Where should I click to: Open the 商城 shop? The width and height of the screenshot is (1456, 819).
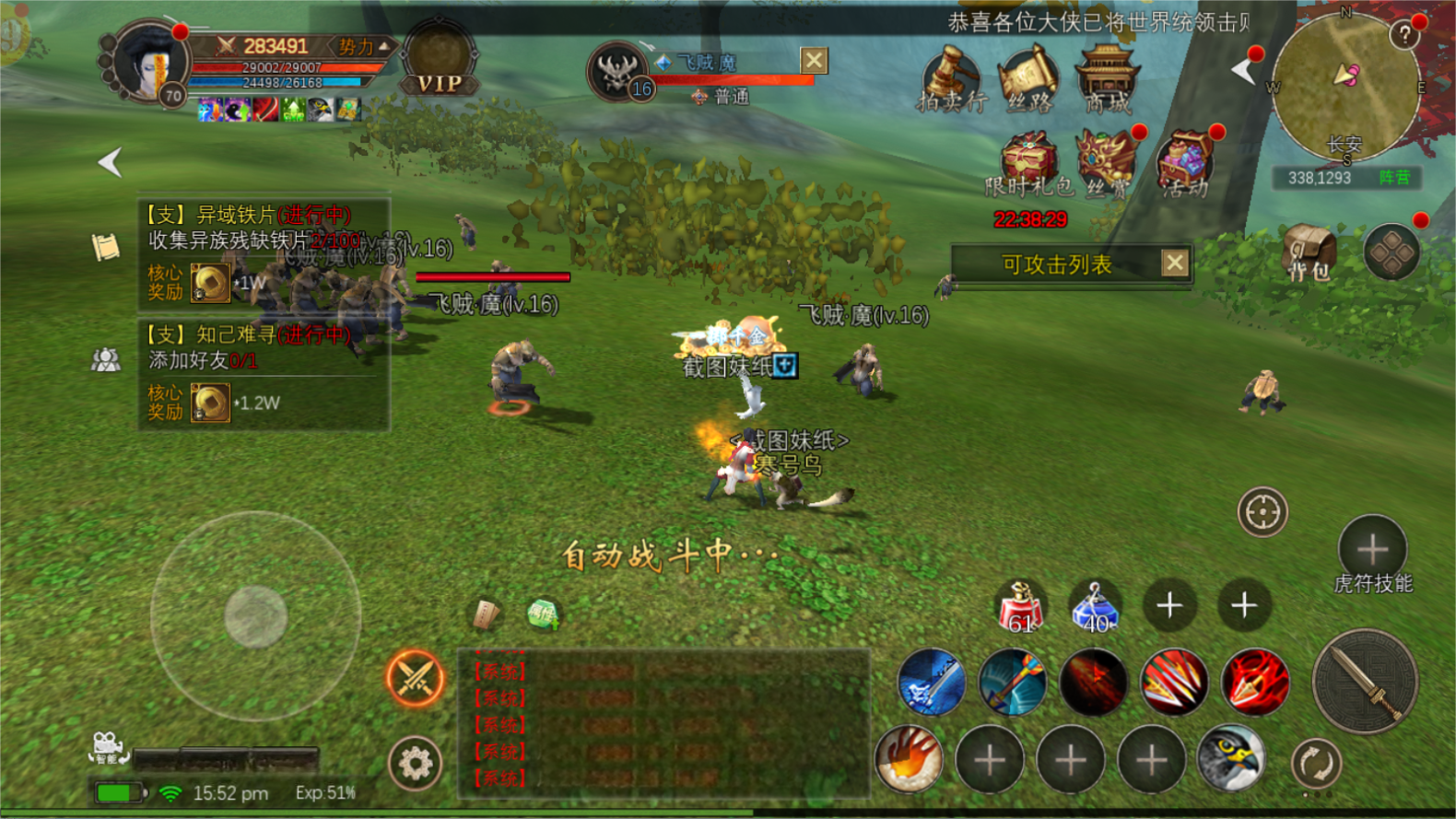[1107, 77]
